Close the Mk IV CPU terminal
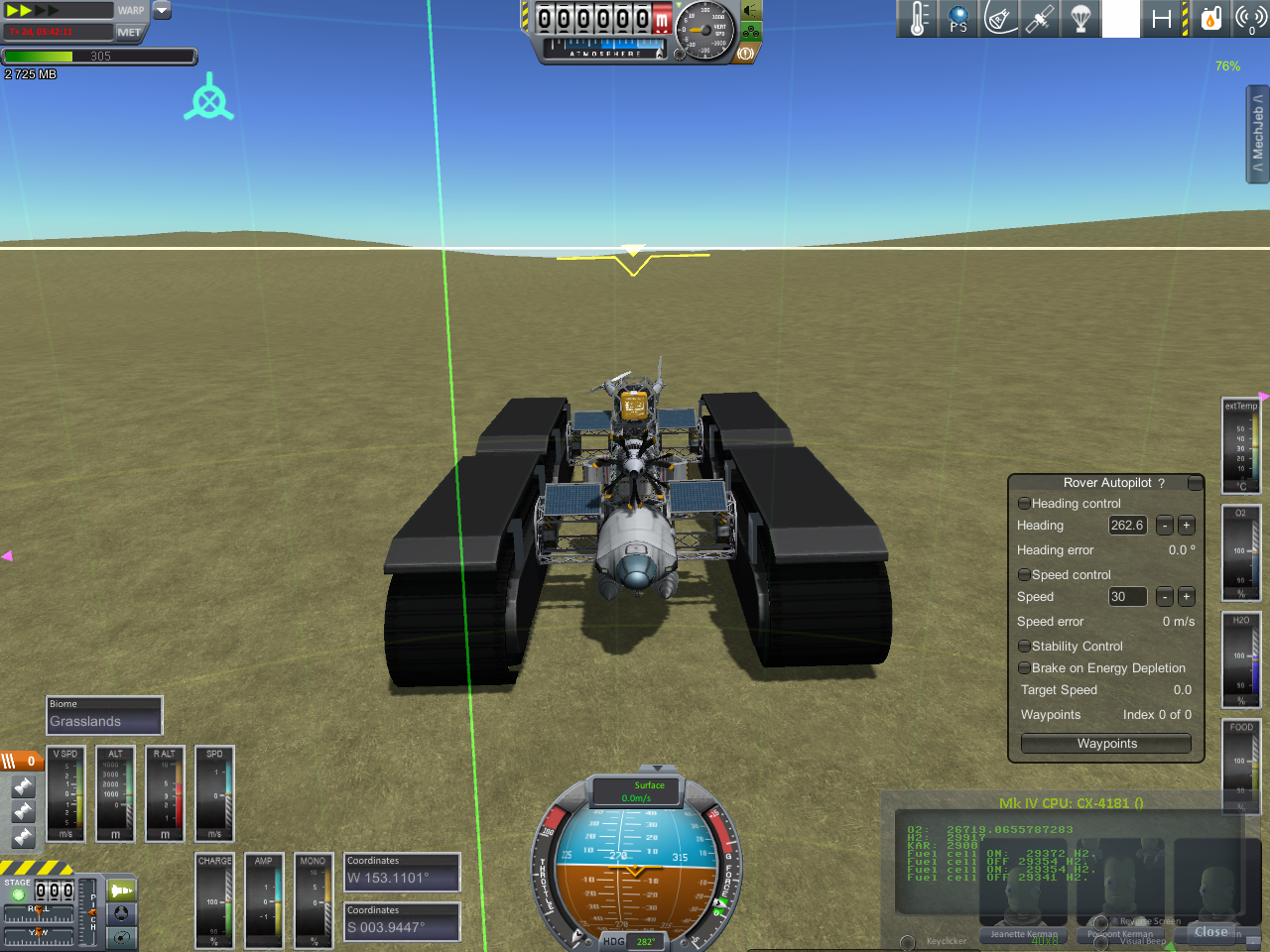The height and width of the screenshot is (952, 1270). tap(1210, 932)
